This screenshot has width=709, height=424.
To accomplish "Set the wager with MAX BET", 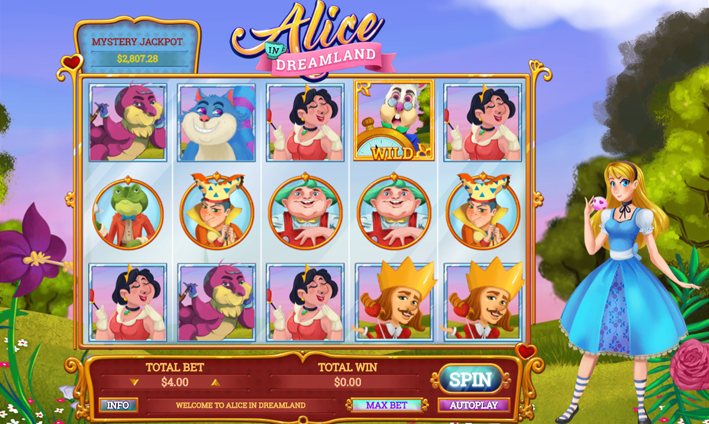I will 385,405.
